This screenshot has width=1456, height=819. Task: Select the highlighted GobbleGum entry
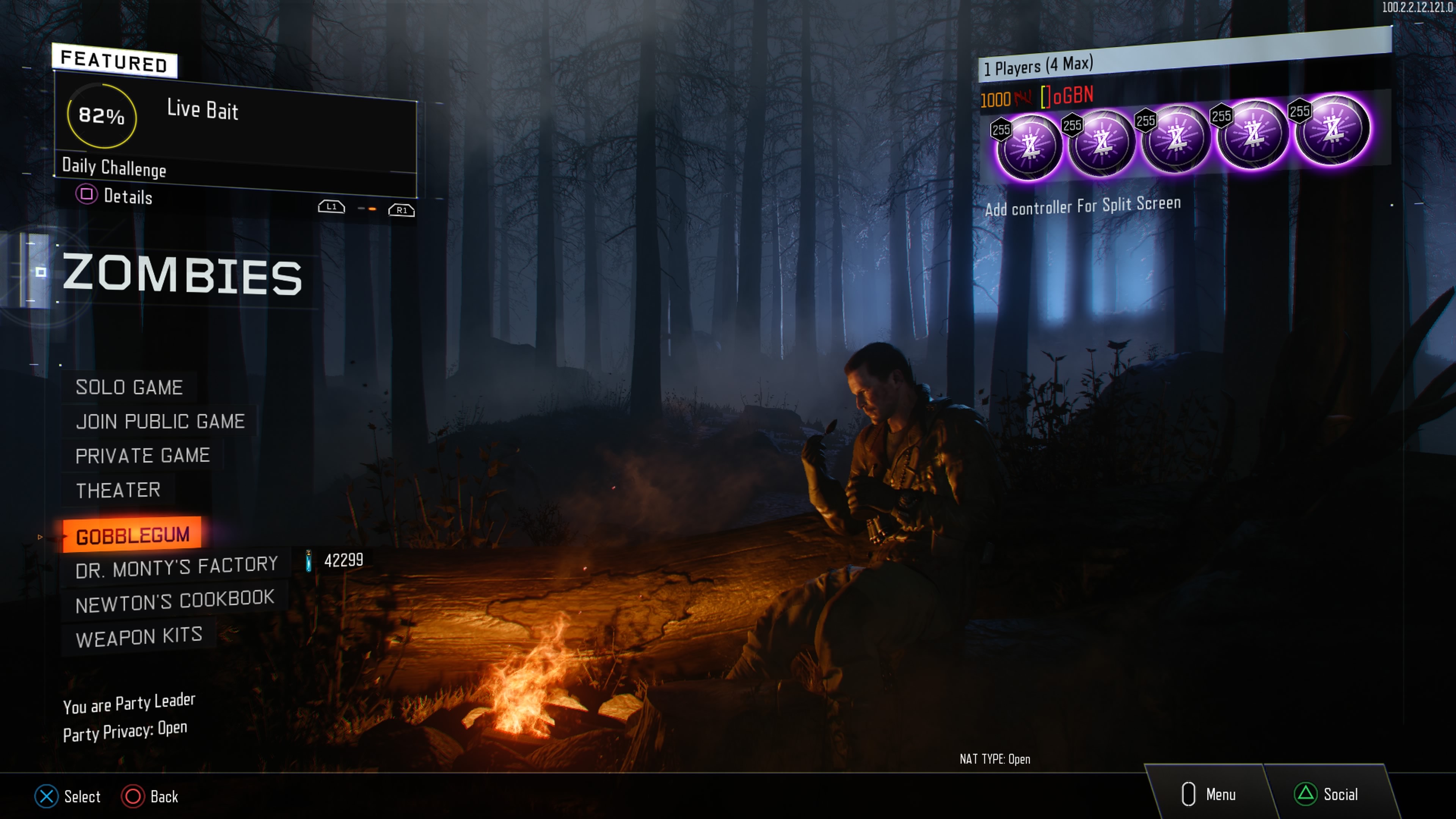pyautogui.click(x=132, y=535)
